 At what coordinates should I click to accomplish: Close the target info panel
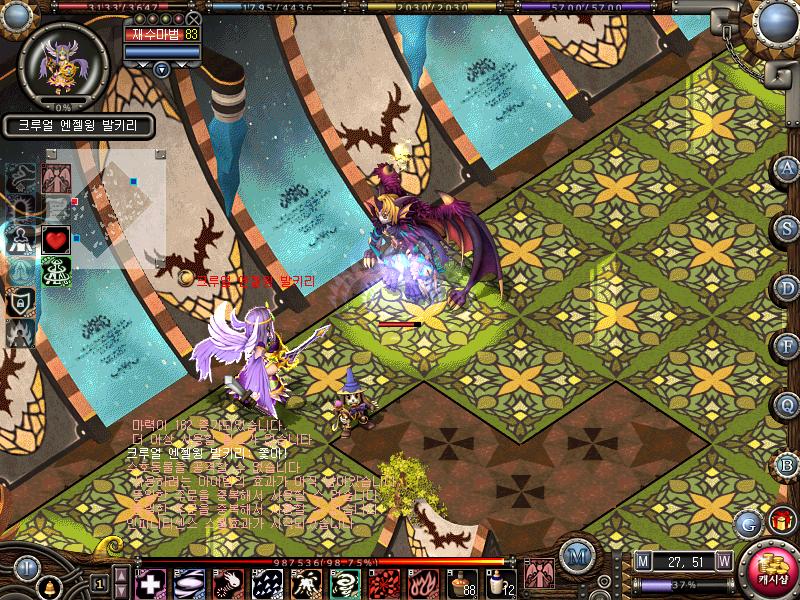point(193,18)
